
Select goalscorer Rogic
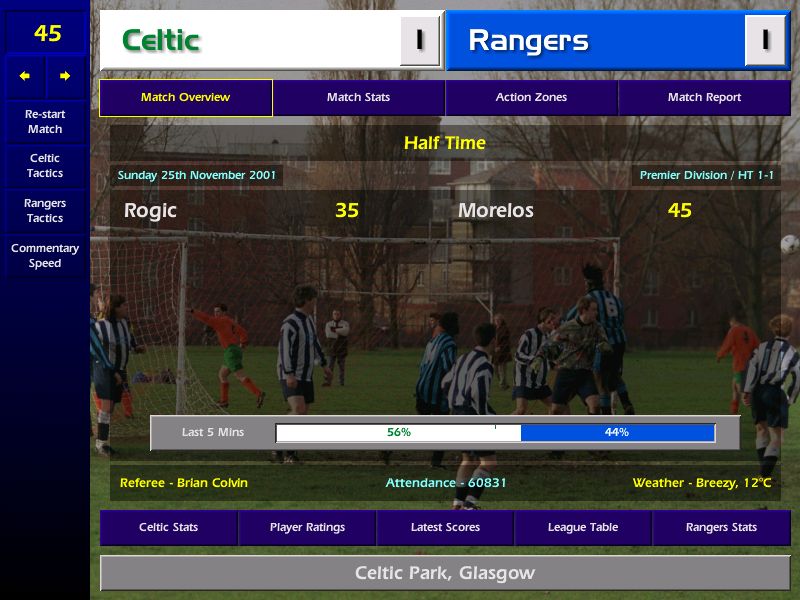pos(150,211)
